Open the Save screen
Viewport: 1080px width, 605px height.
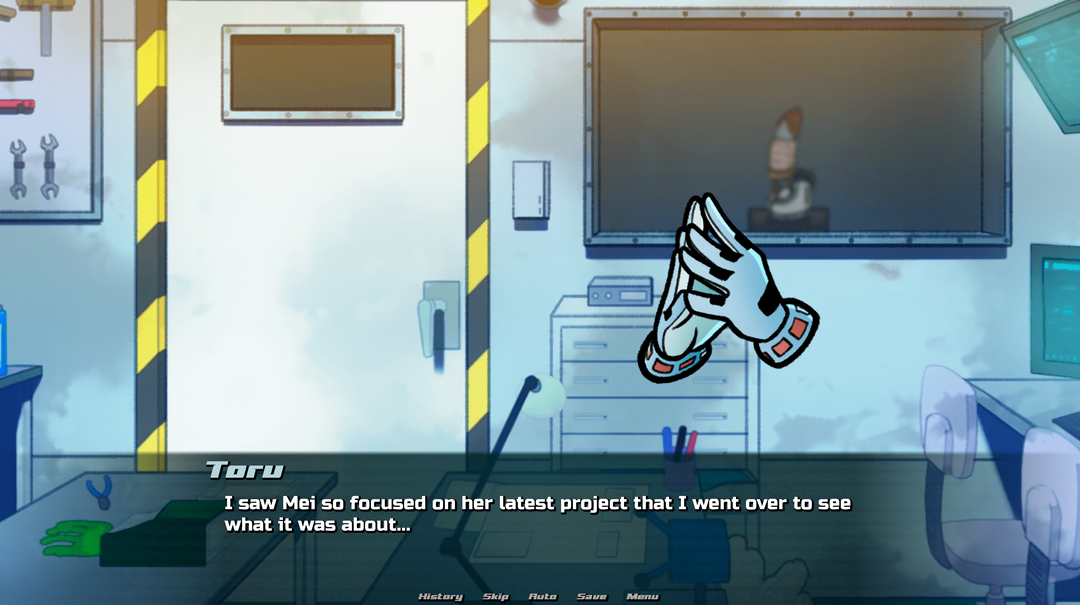click(x=591, y=597)
